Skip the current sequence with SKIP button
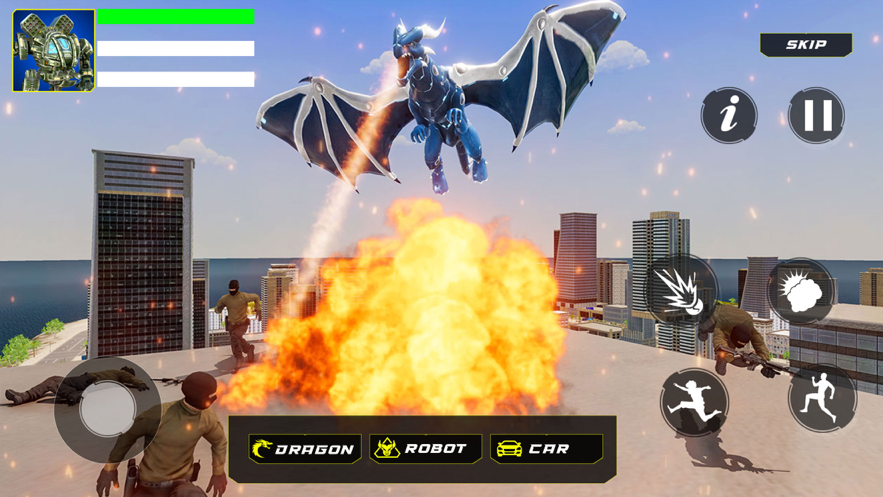The image size is (883, 497). [x=806, y=45]
